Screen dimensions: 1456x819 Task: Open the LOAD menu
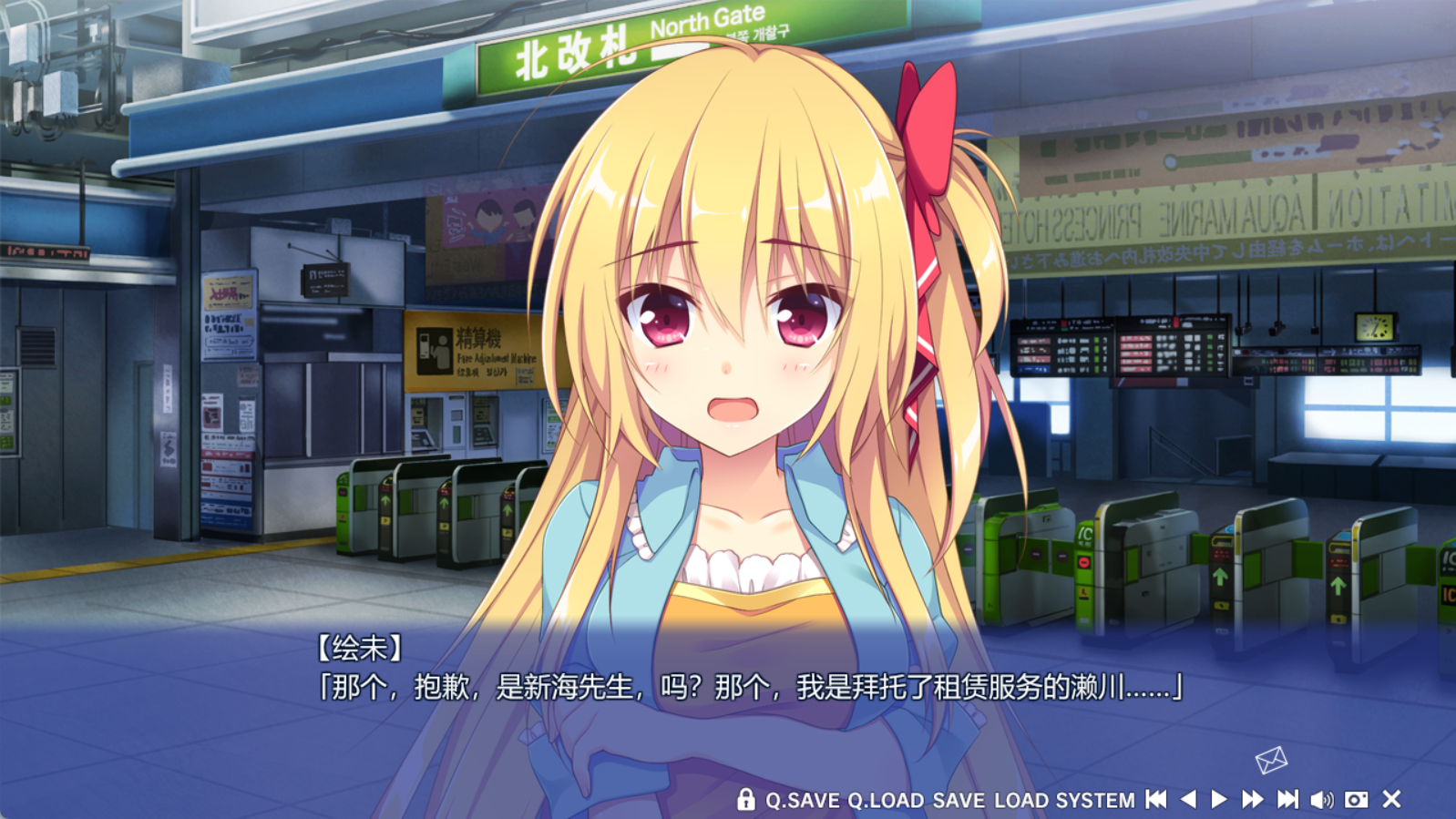click(x=1020, y=801)
